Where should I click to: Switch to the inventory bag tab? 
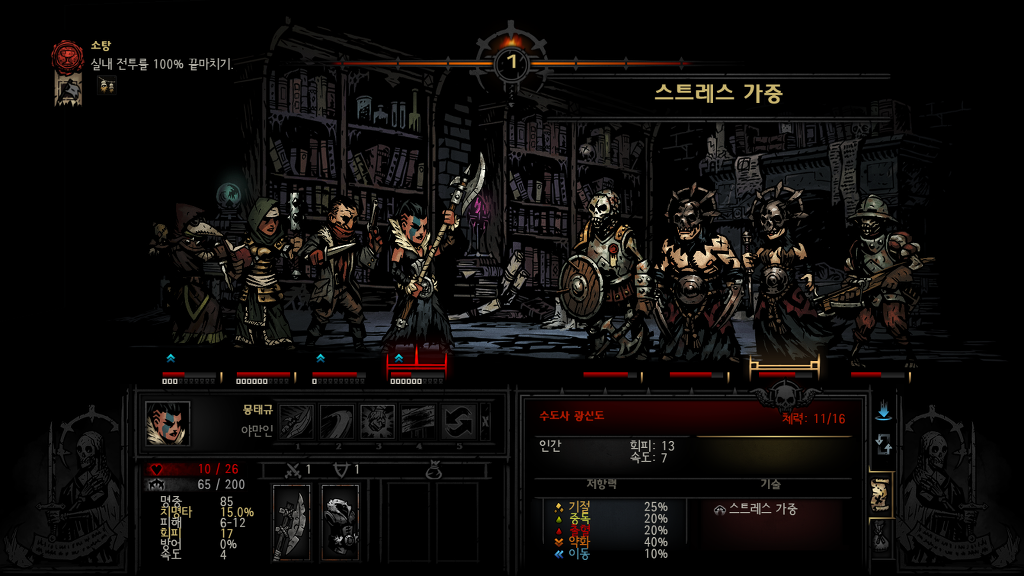[x=881, y=538]
